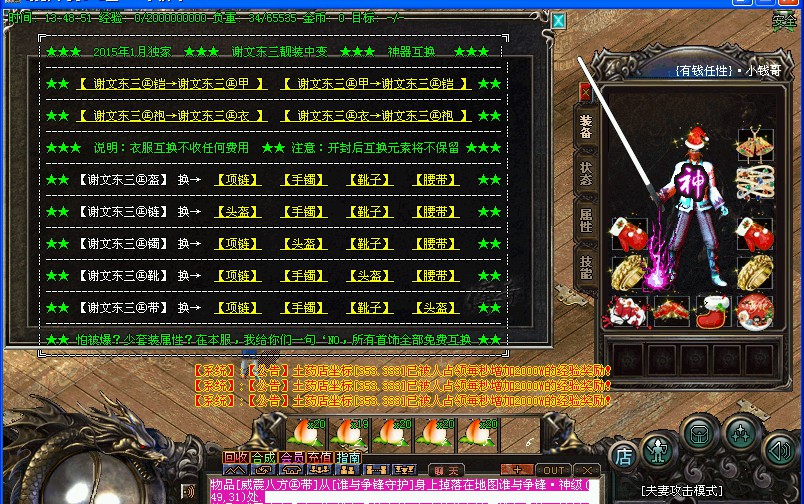Close the character equipment panel
The height and width of the screenshot is (504, 804).
coord(586,91)
